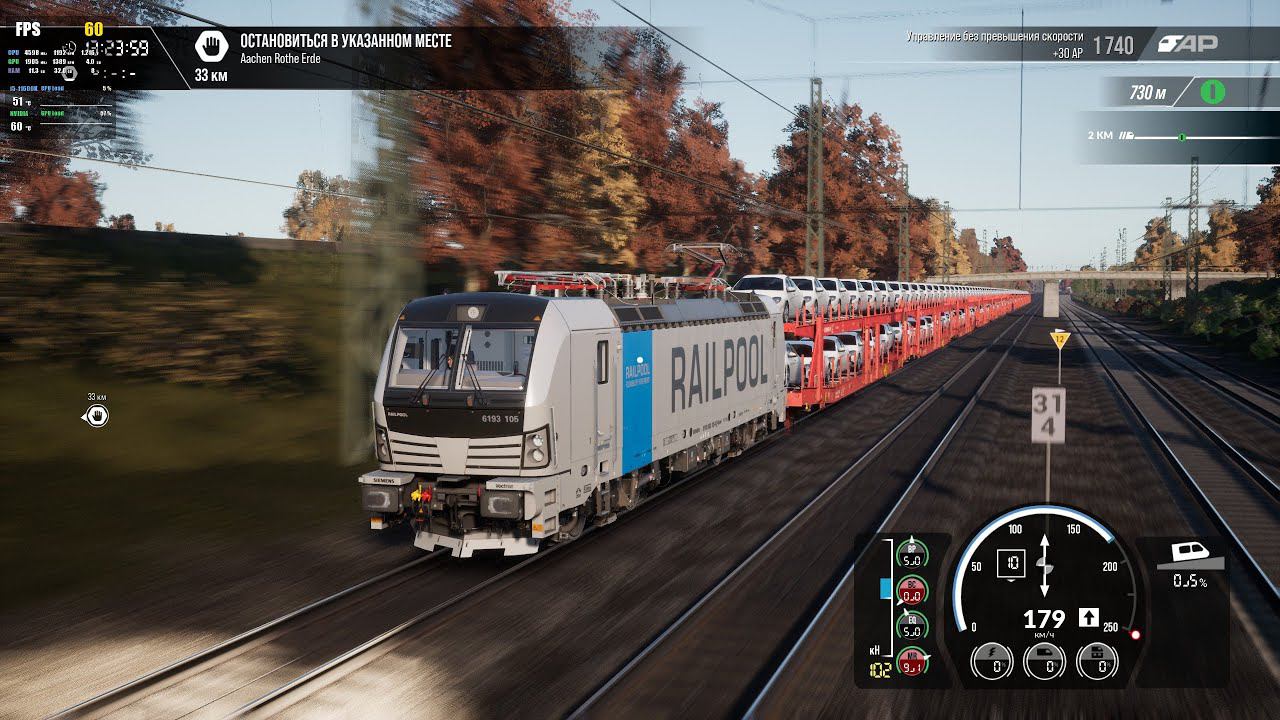1280x720 pixels.
Task: Click the white up-arrow direction icon
Action: [x=1089, y=617]
